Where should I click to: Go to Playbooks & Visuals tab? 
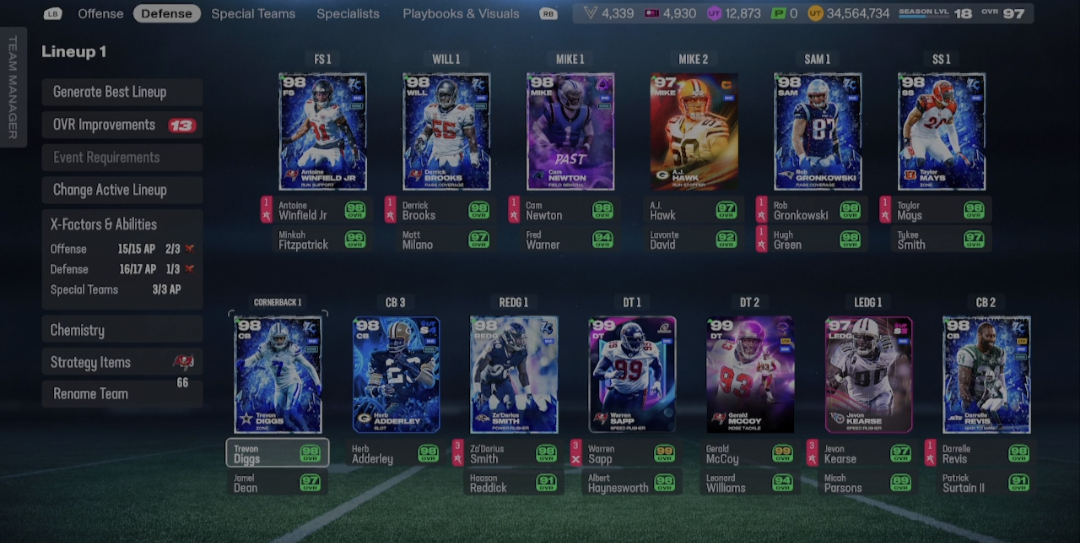[461, 14]
